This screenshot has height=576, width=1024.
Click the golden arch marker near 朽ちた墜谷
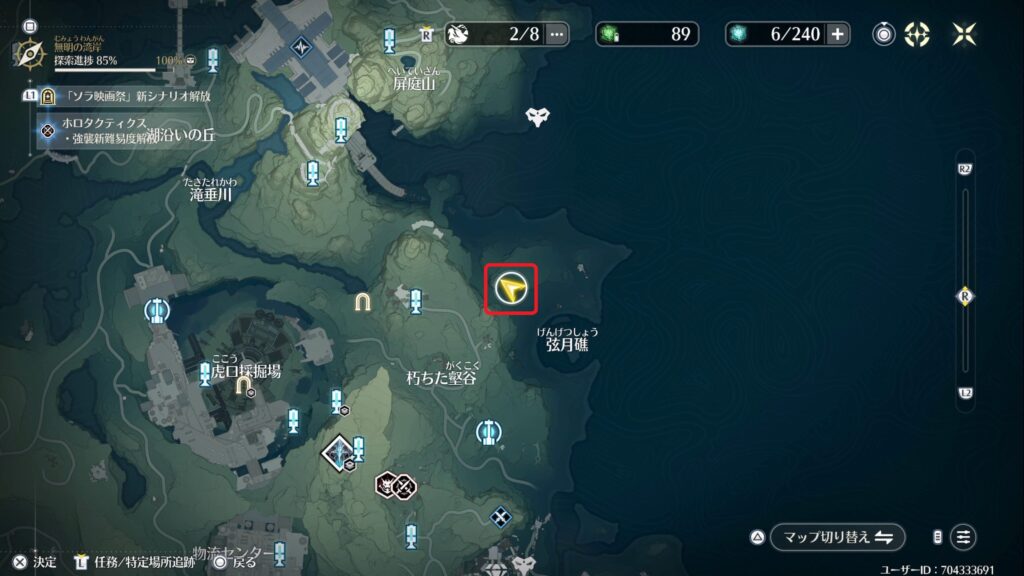pos(361,301)
